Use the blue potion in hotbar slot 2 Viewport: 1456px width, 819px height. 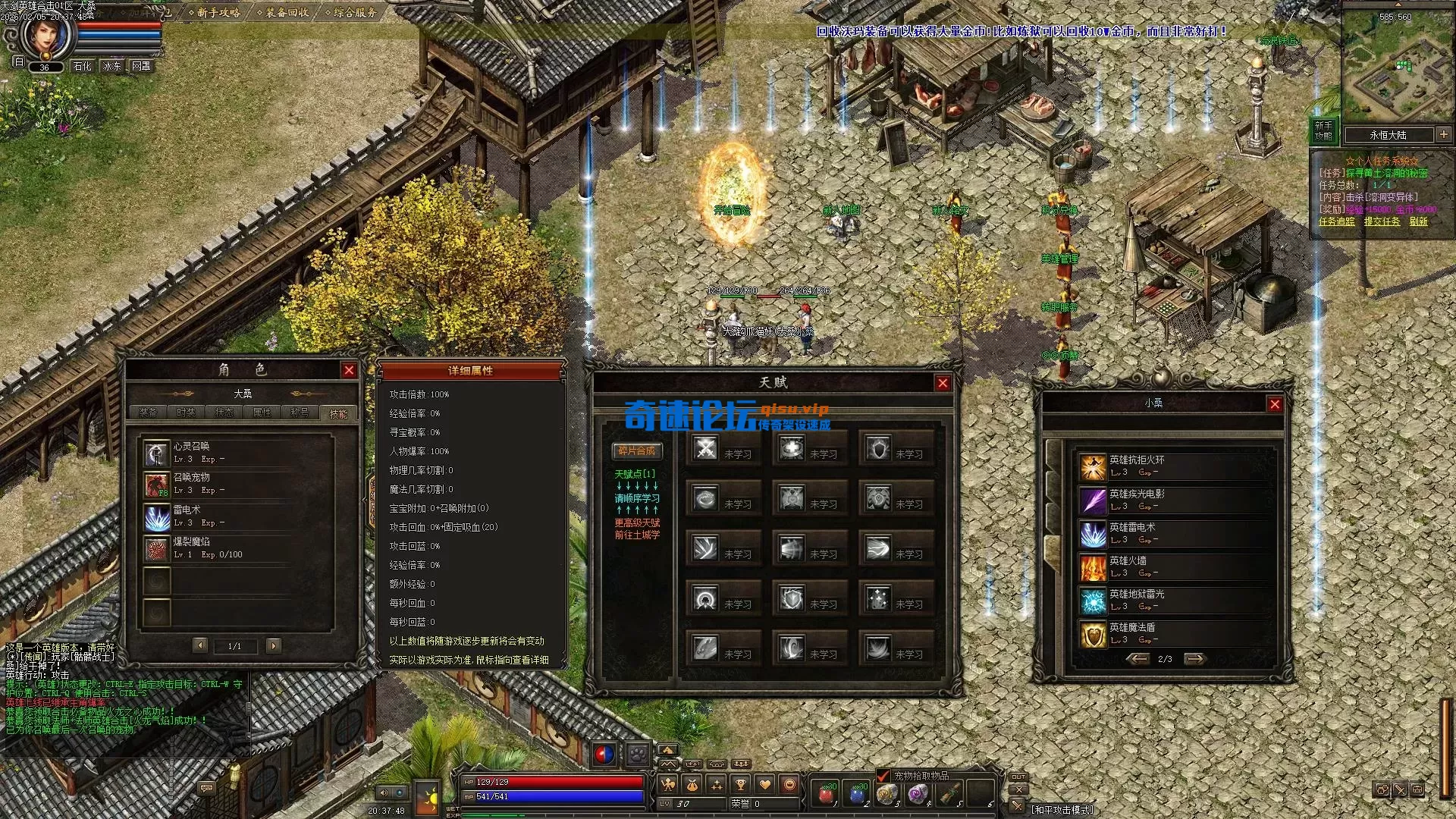(x=857, y=794)
